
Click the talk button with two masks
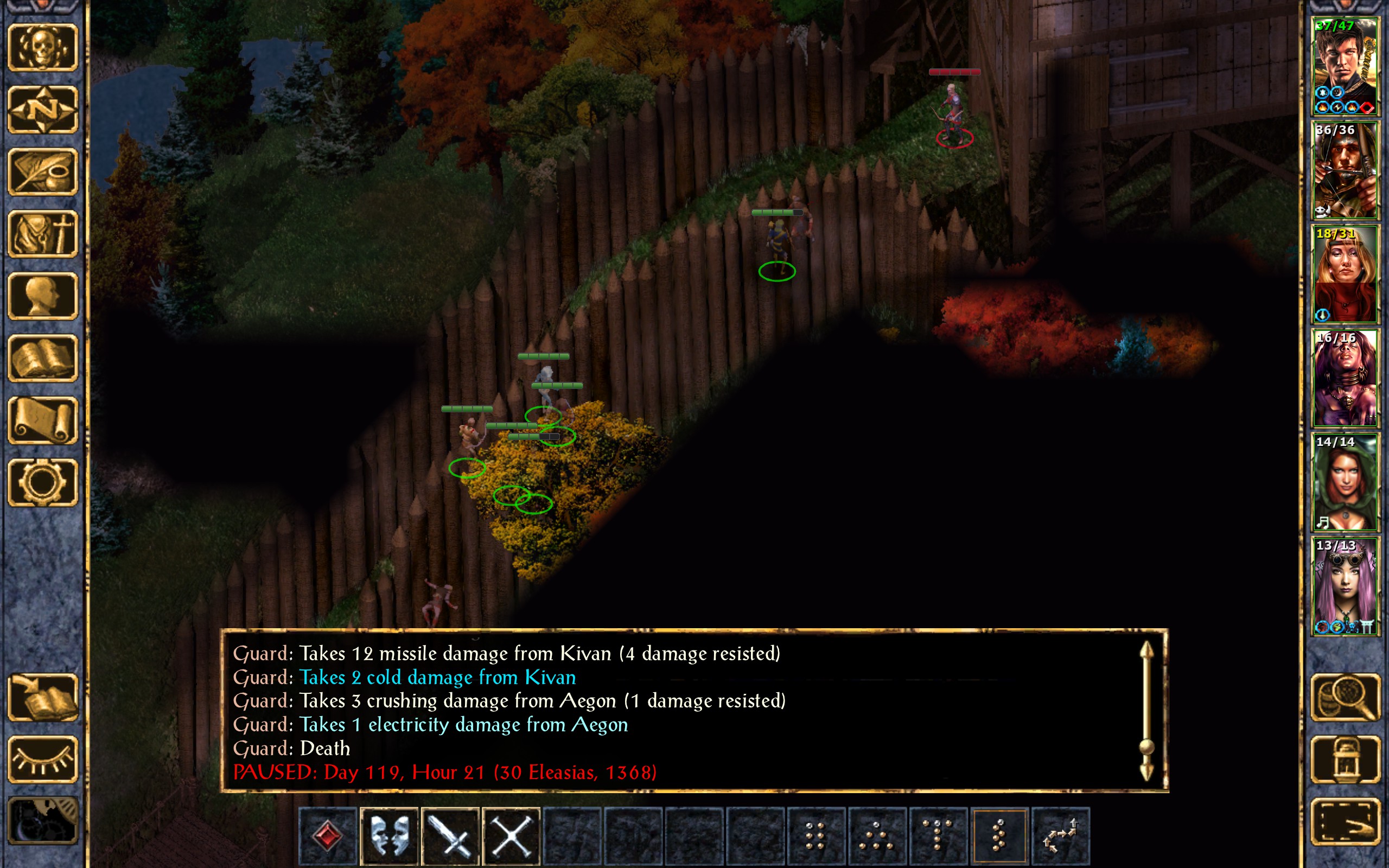pos(389,836)
